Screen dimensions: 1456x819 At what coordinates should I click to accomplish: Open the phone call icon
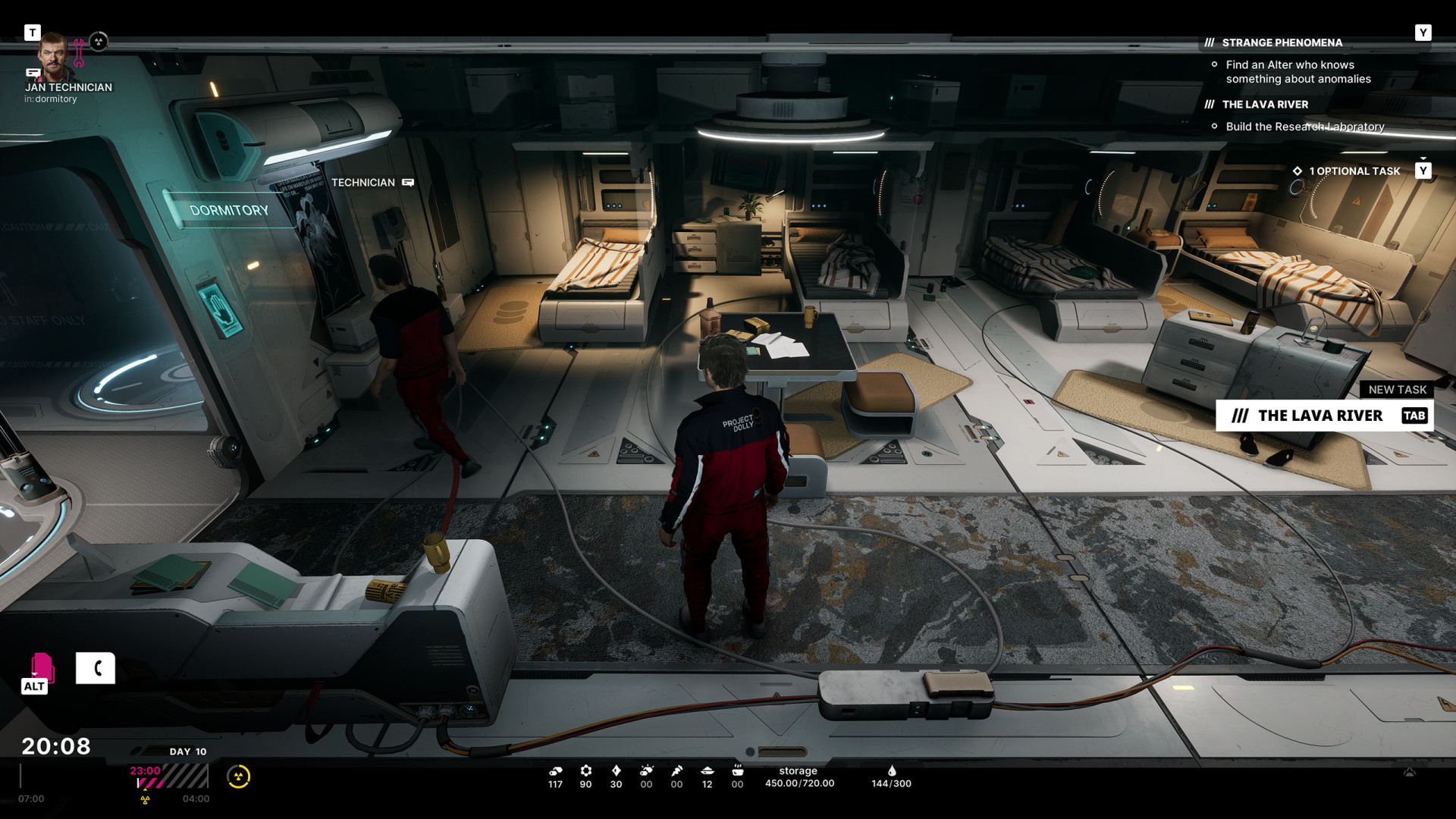96,668
